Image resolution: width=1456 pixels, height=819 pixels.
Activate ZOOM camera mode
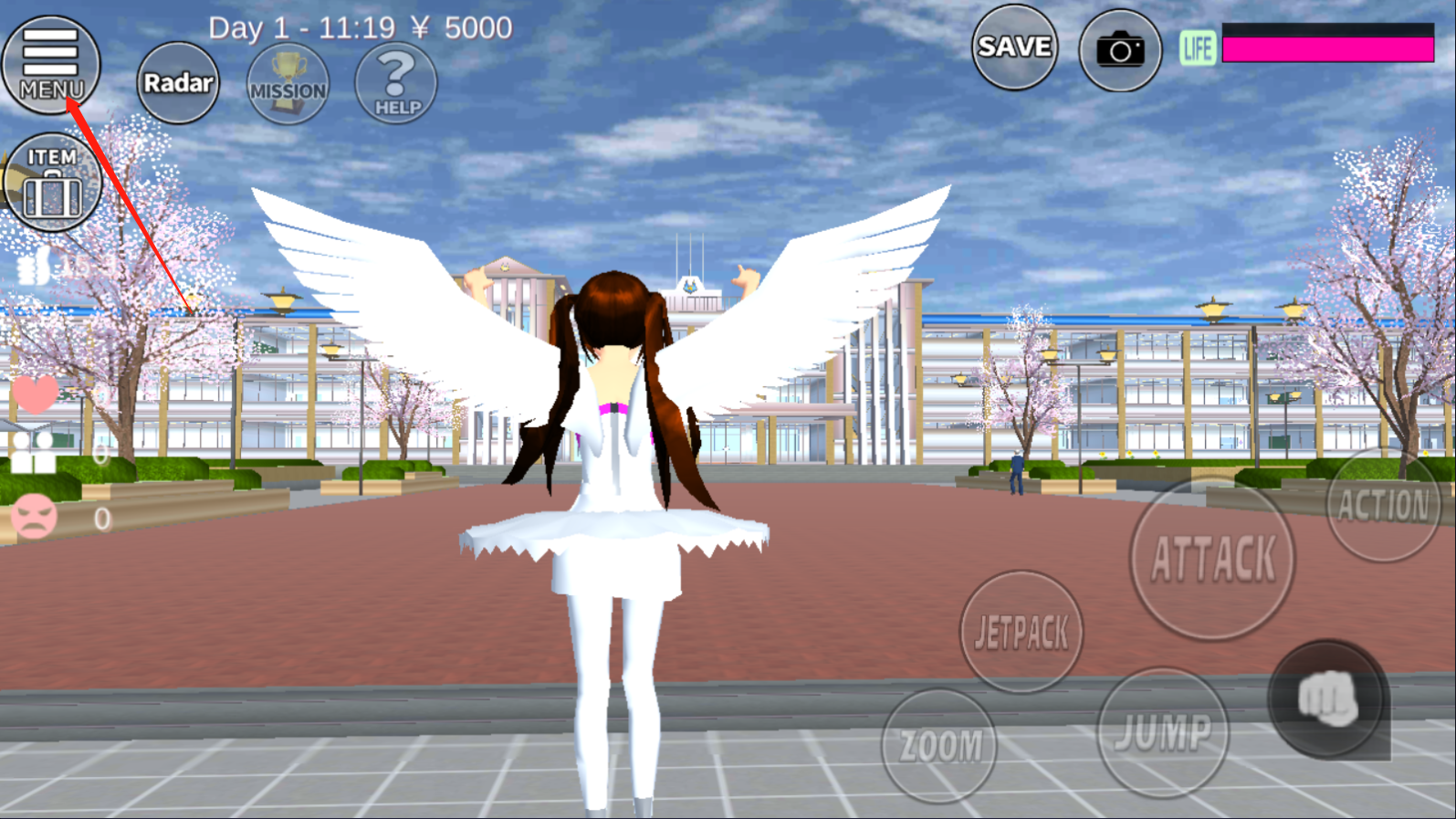(939, 743)
